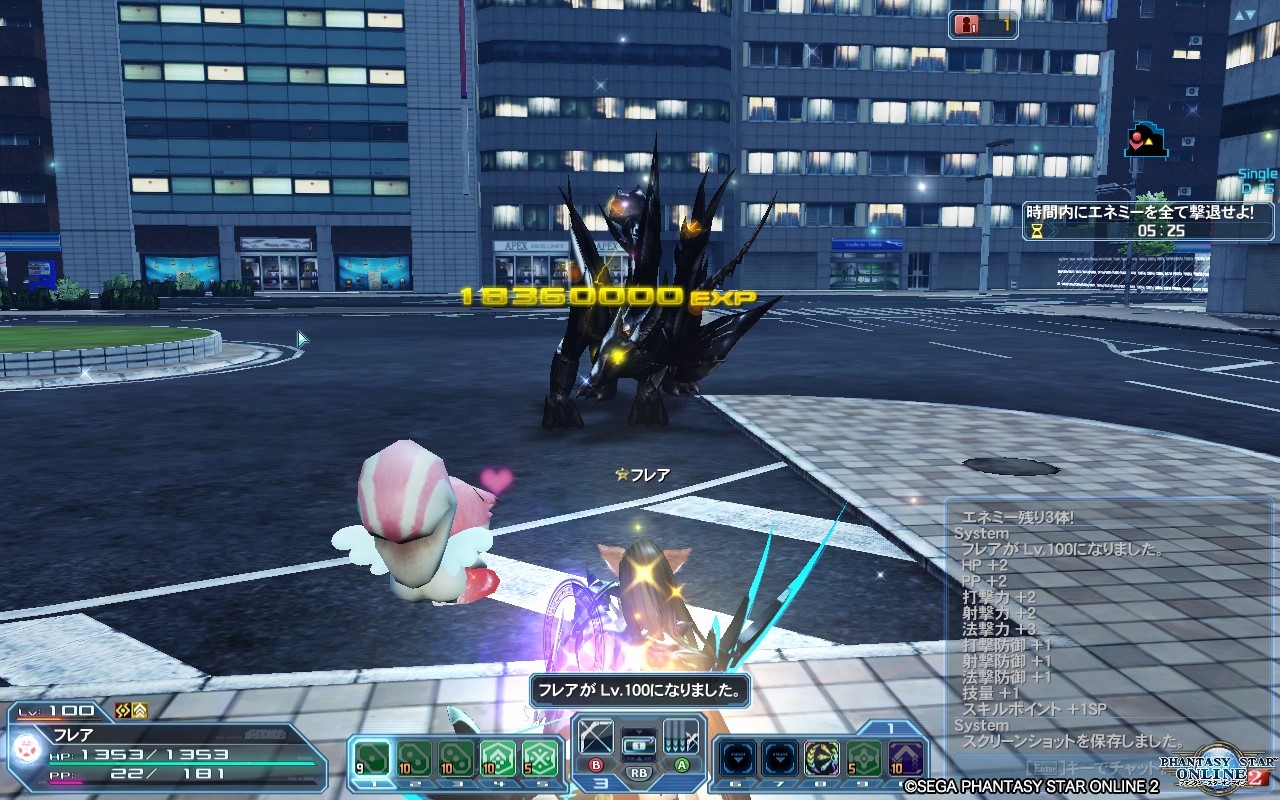
Task: Expand subpalette page via the page 1 indicator
Action: coord(892,727)
